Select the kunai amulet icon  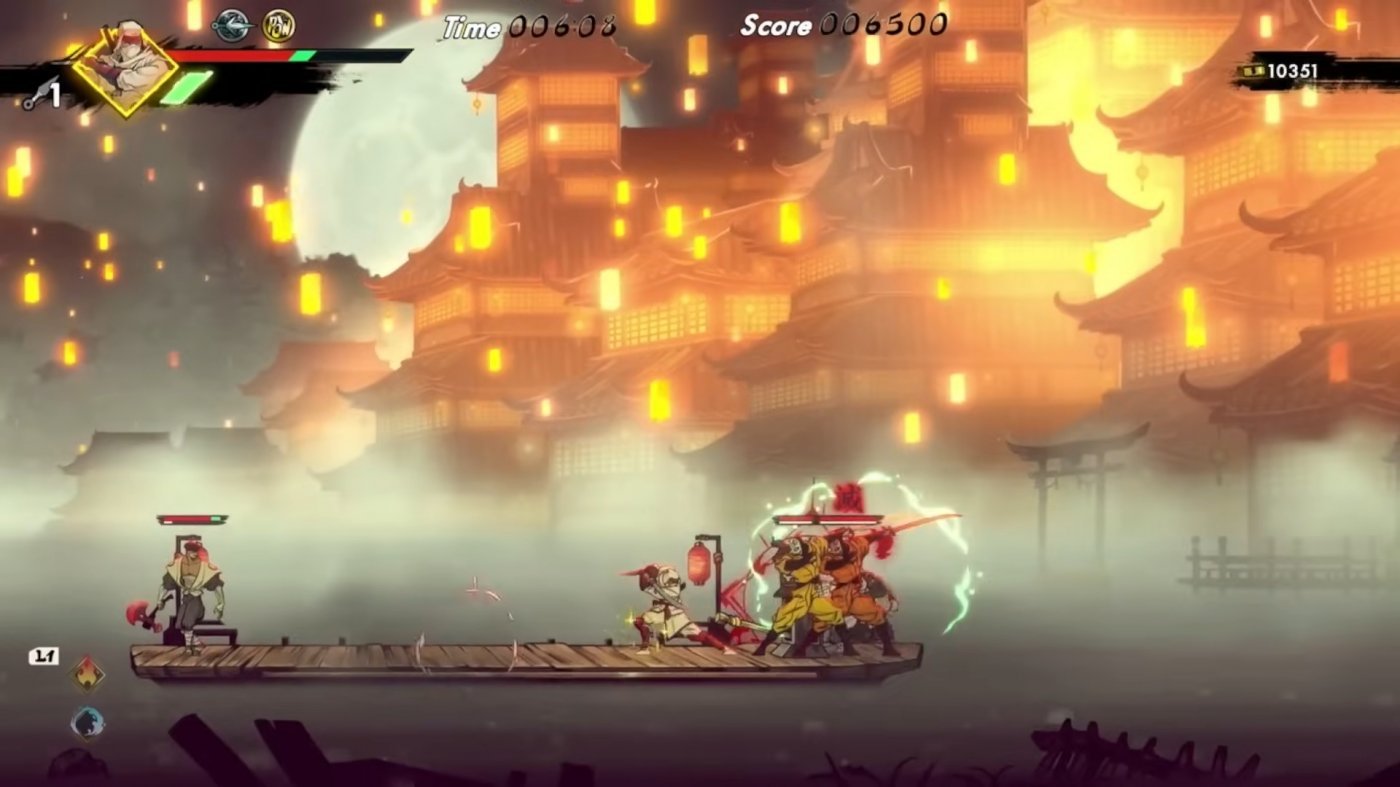(x=232, y=26)
